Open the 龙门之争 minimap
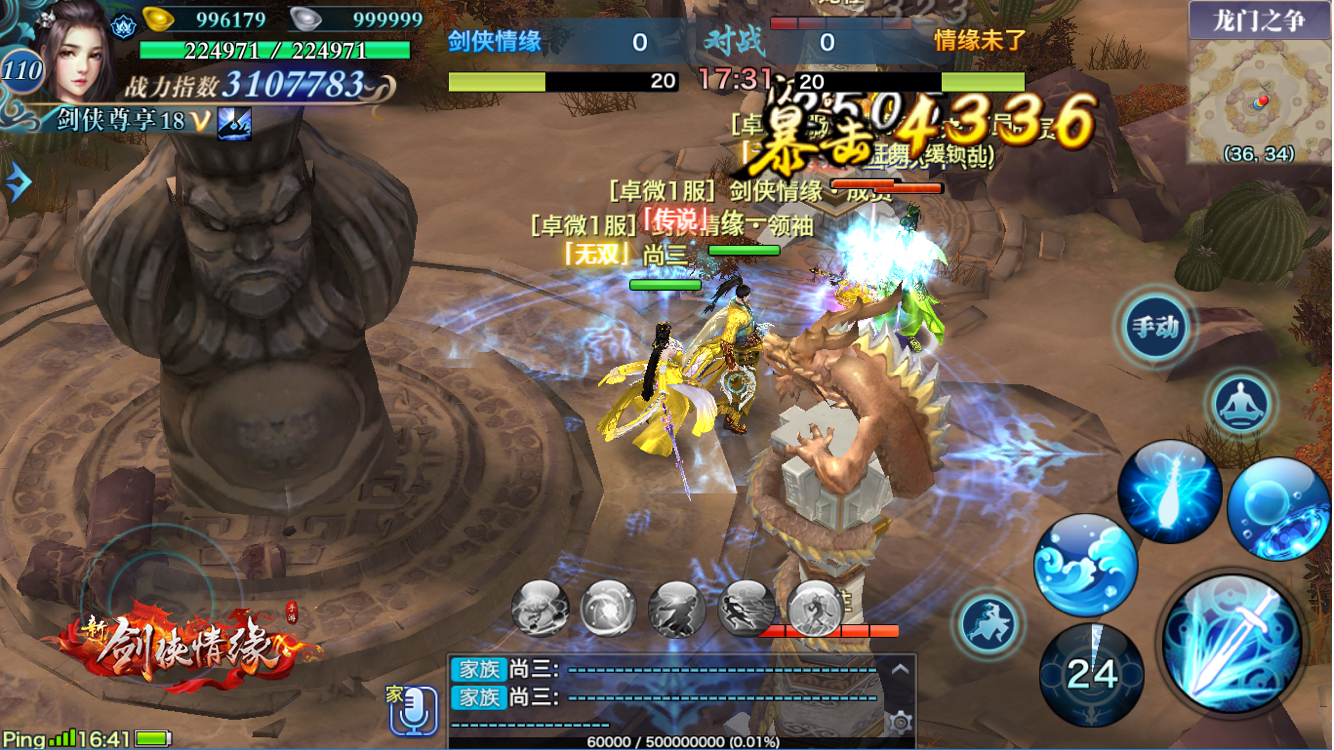The width and height of the screenshot is (1334, 750). click(x=1259, y=95)
